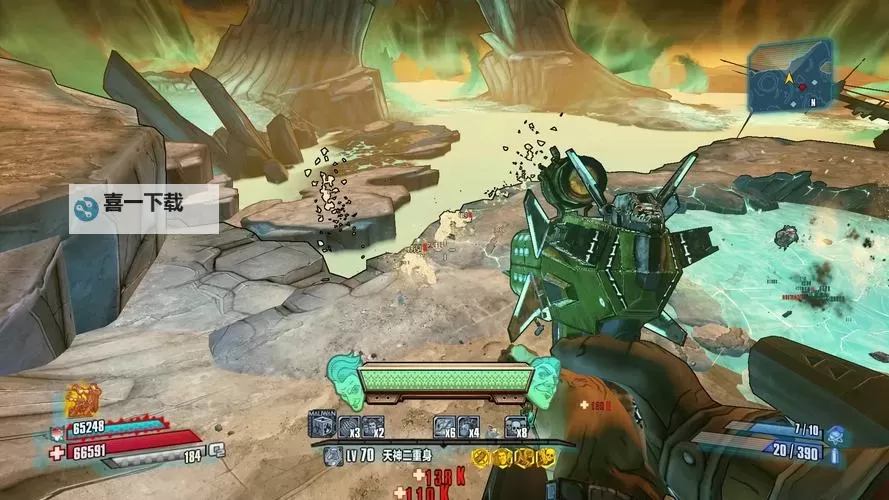Click the character class icon beside LV 70
889x500 pixels.
pyautogui.click(x=333, y=456)
